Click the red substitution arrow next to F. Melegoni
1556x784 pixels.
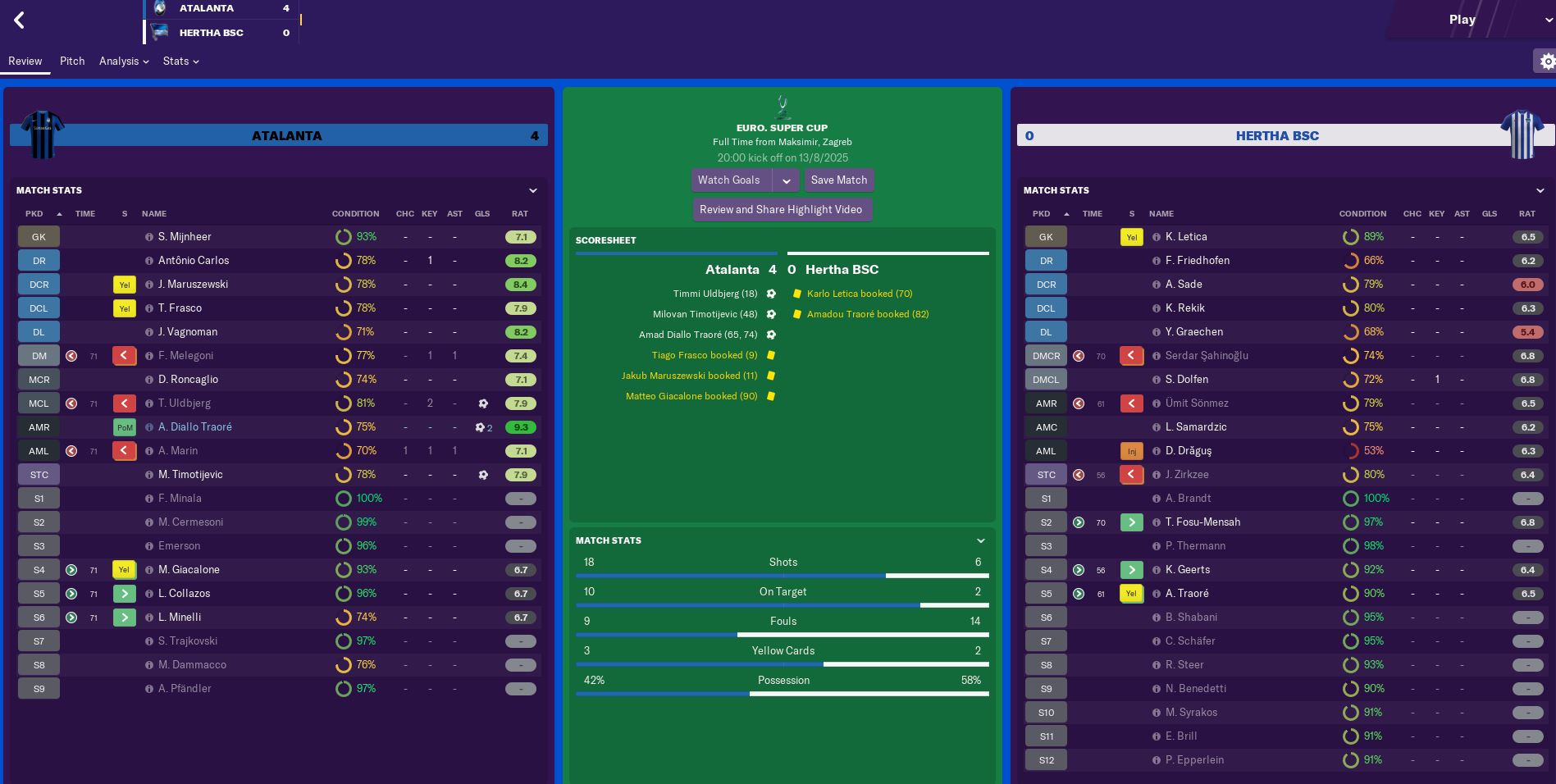[x=123, y=355]
